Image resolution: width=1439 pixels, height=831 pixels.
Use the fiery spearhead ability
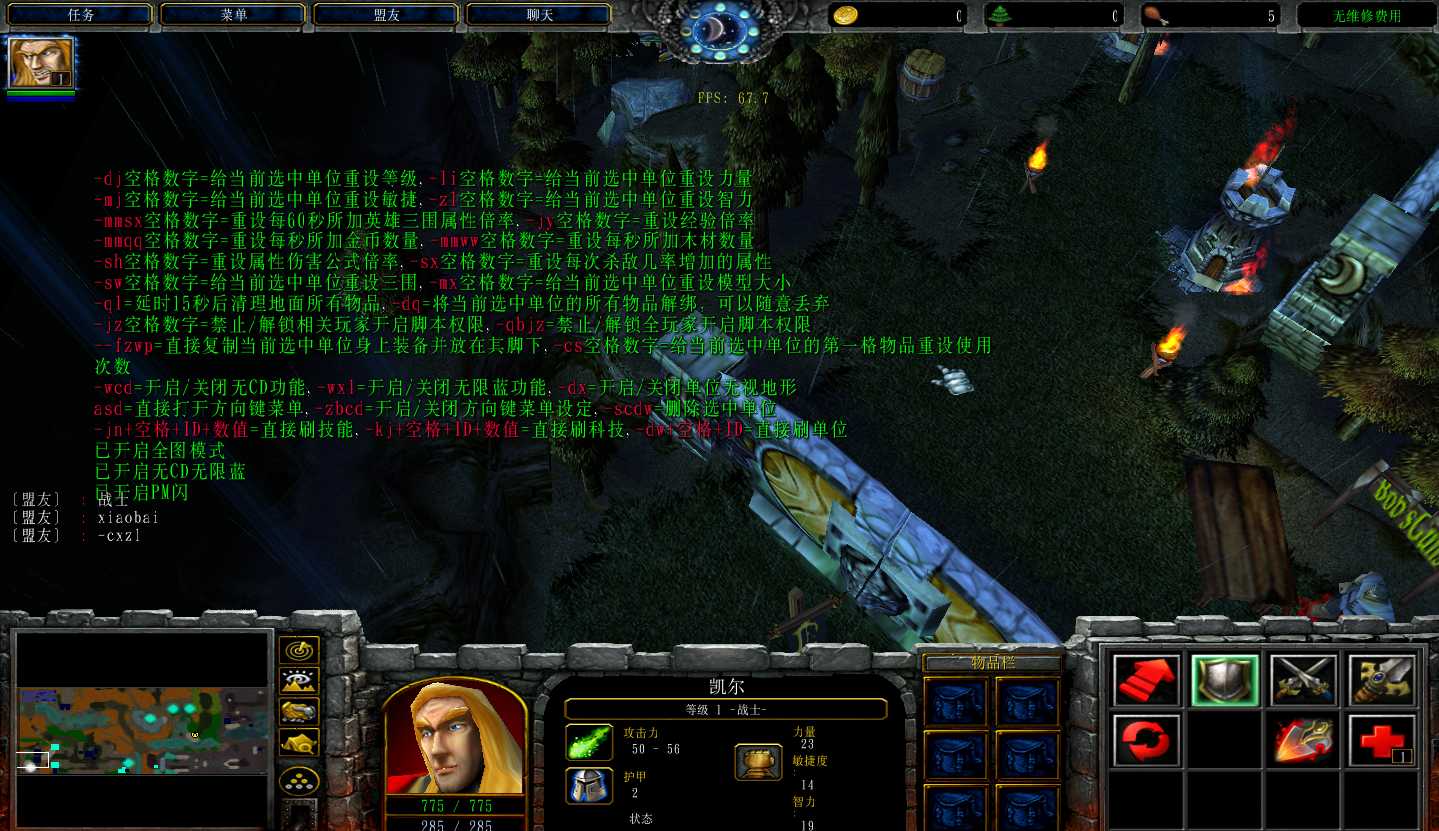point(1303,741)
